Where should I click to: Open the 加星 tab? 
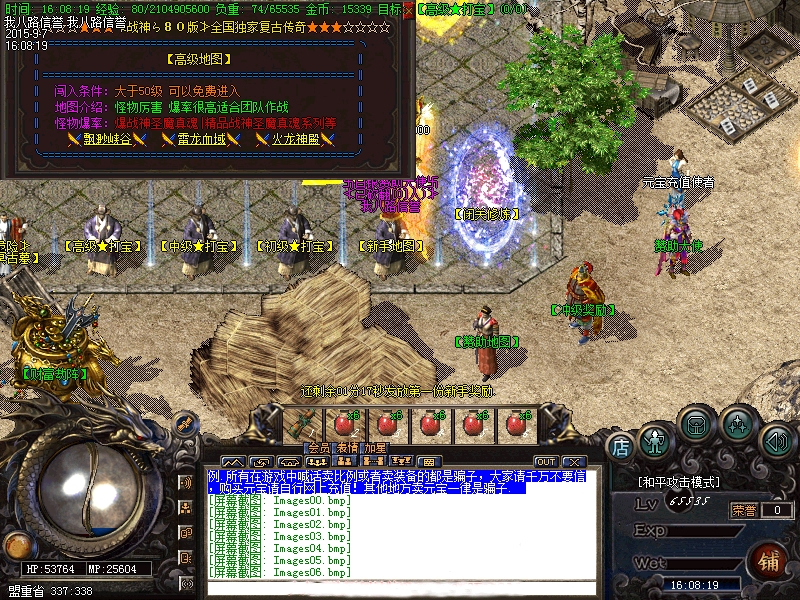375,448
